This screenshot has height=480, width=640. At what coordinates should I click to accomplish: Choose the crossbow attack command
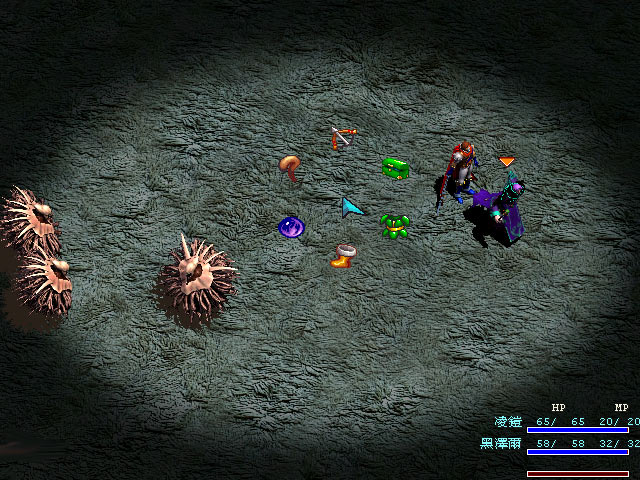coord(342,137)
